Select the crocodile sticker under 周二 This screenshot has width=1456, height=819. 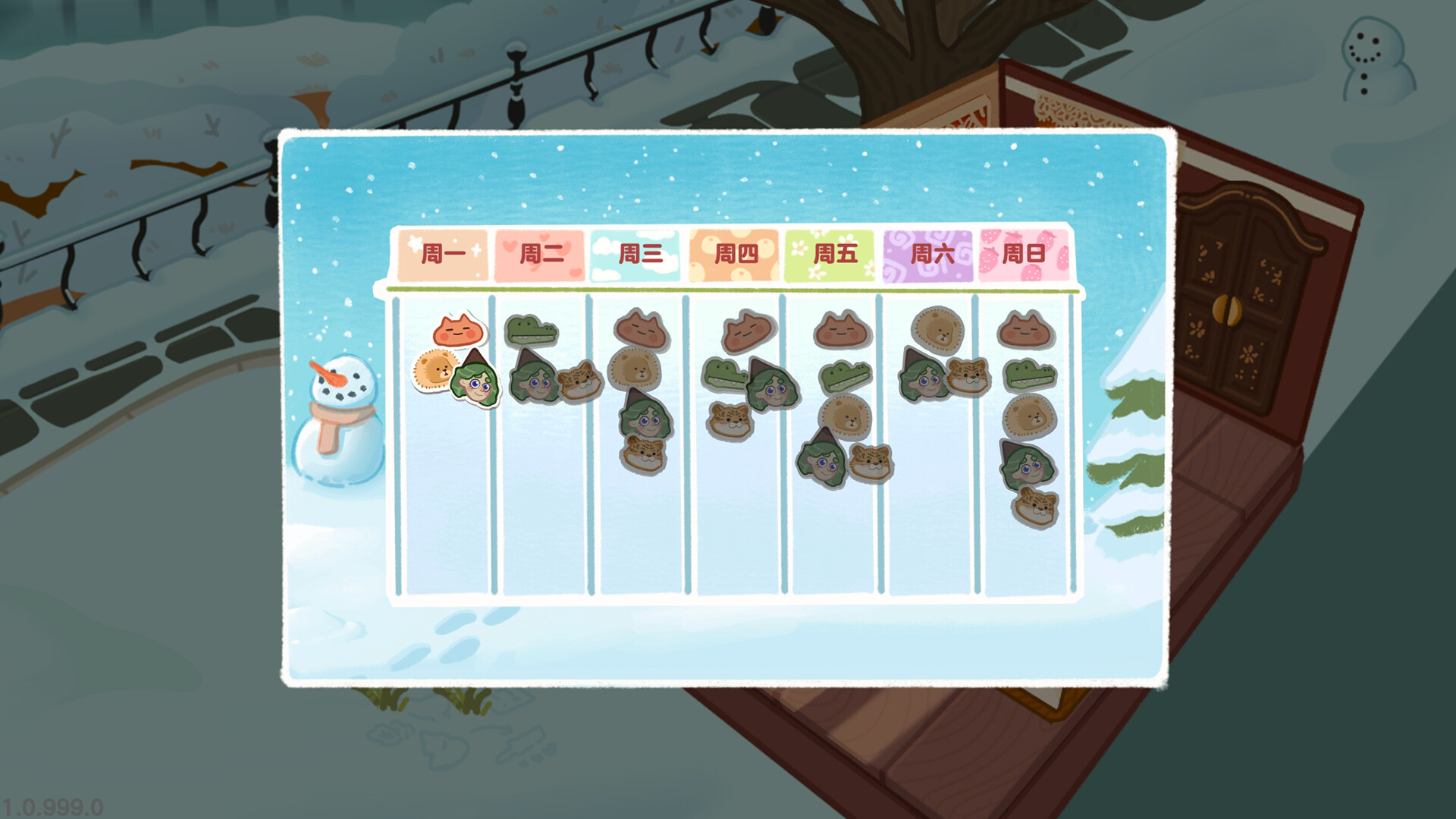coord(532,331)
